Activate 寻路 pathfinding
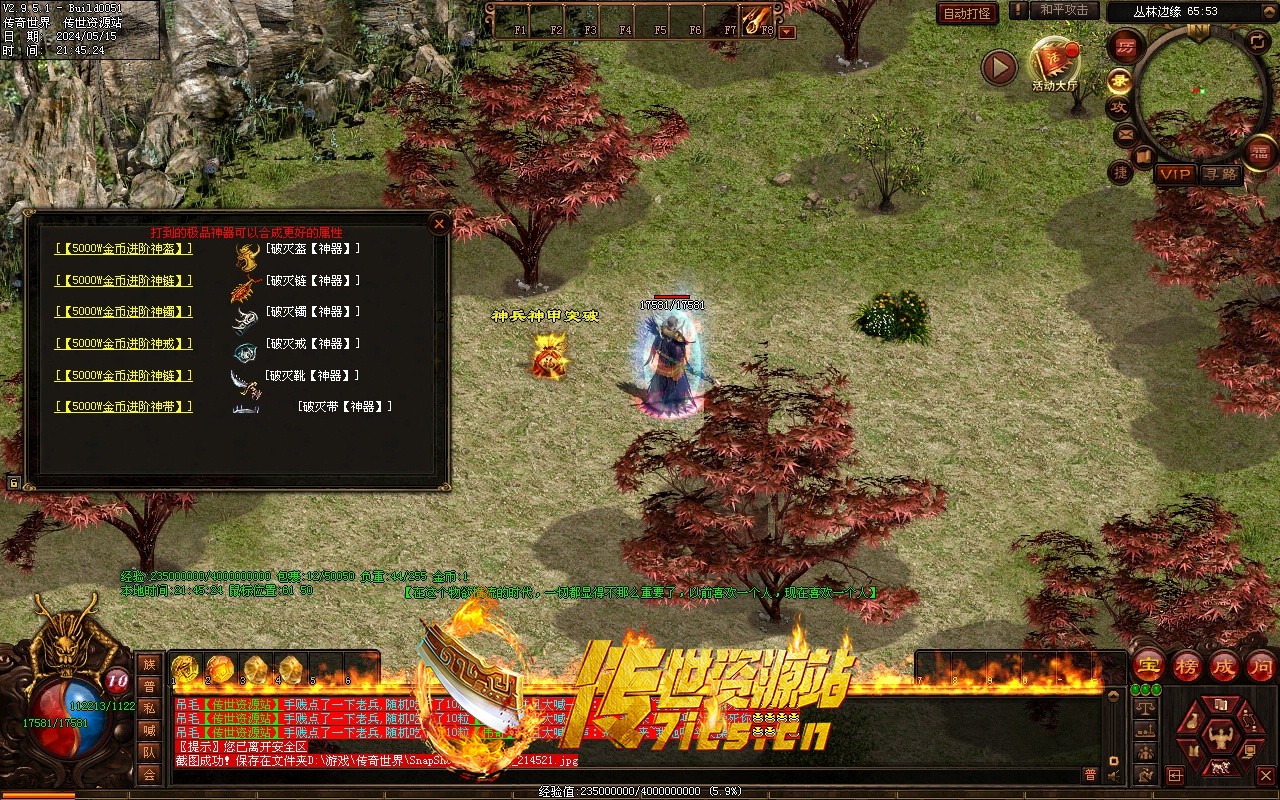The height and width of the screenshot is (800, 1280). pyautogui.click(x=1220, y=174)
